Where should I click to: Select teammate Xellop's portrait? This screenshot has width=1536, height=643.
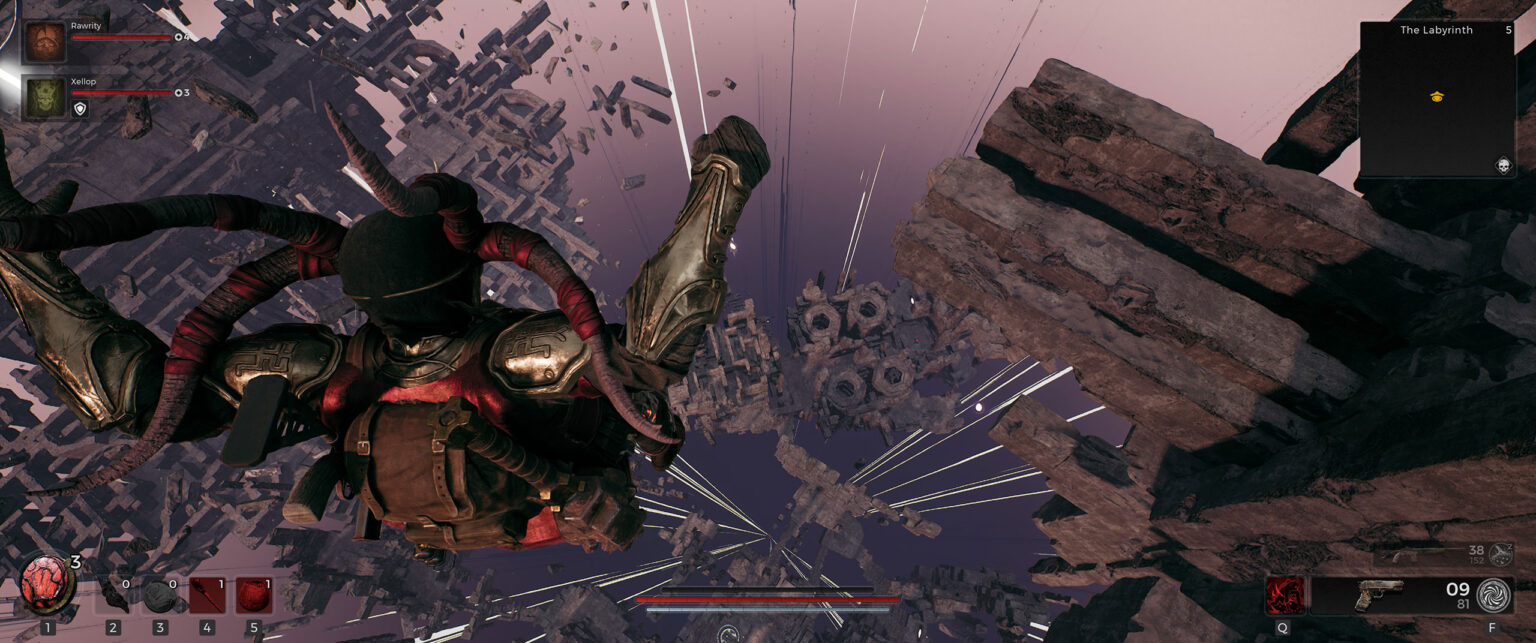pyautogui.click(x=45, y=98)
